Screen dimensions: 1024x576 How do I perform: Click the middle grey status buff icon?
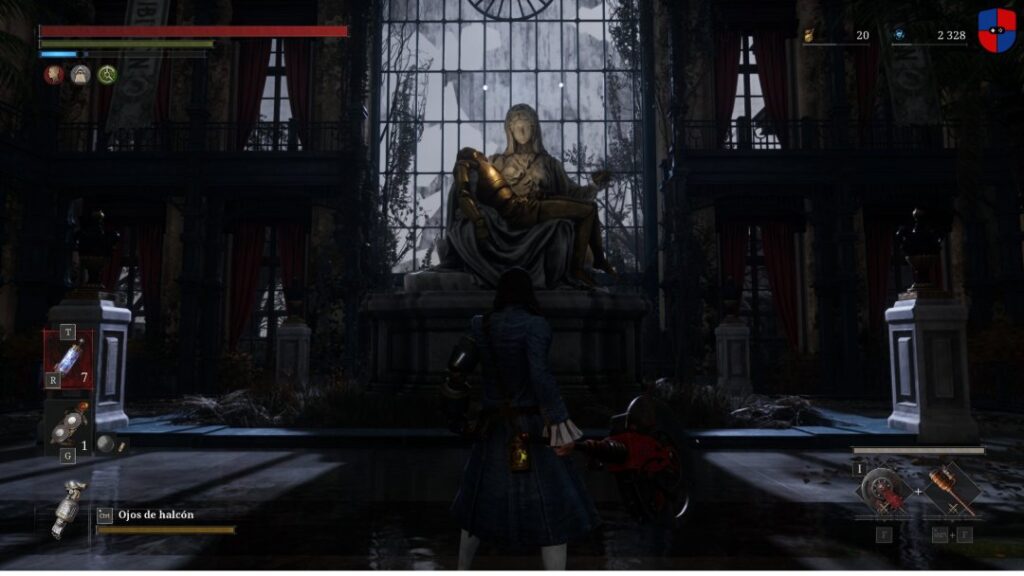80,74
